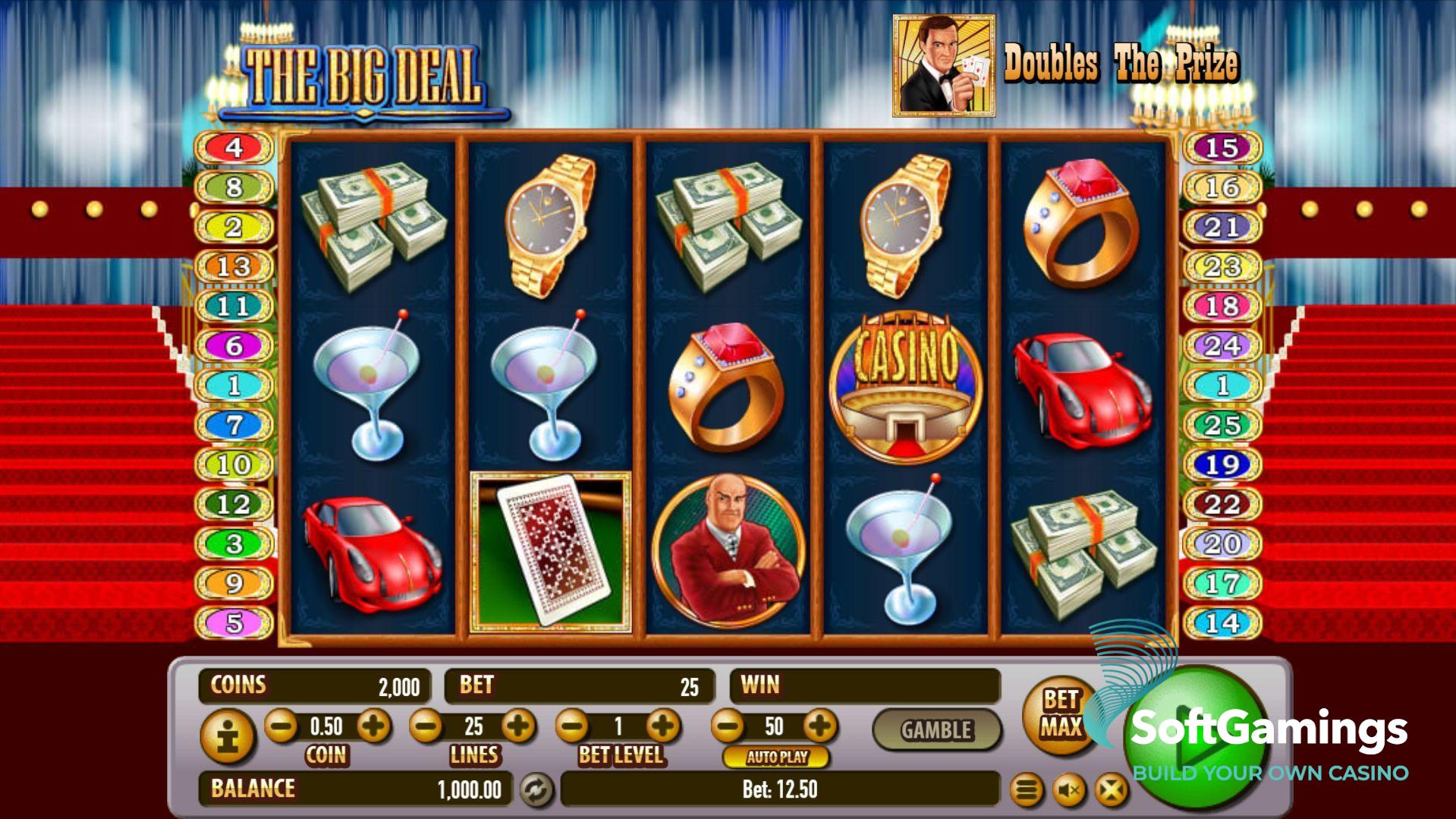Select Bet Max
The width and height of the screenshot is (1456, 819).
coord(1059,713)
